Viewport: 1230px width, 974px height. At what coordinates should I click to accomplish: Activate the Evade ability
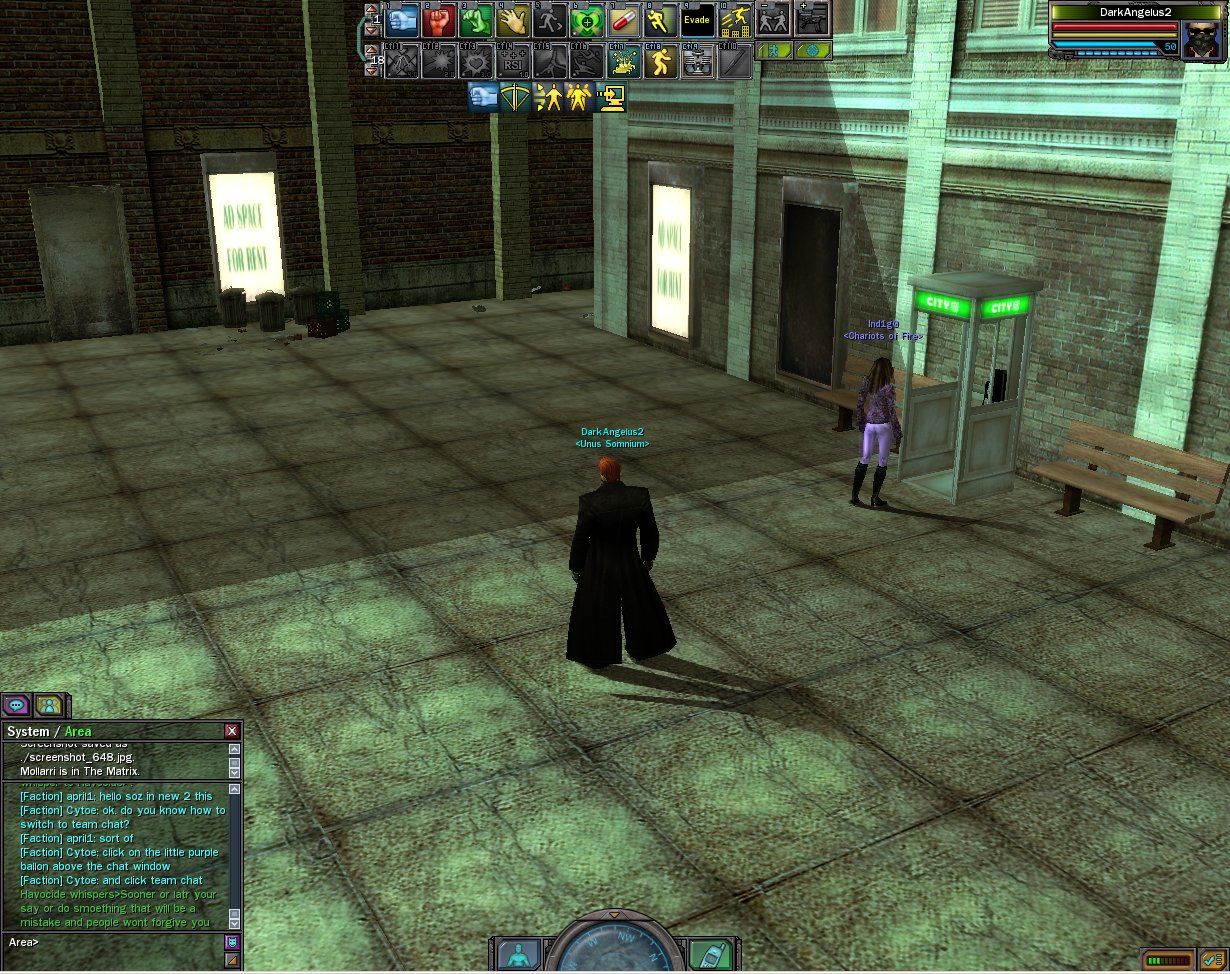698,20
